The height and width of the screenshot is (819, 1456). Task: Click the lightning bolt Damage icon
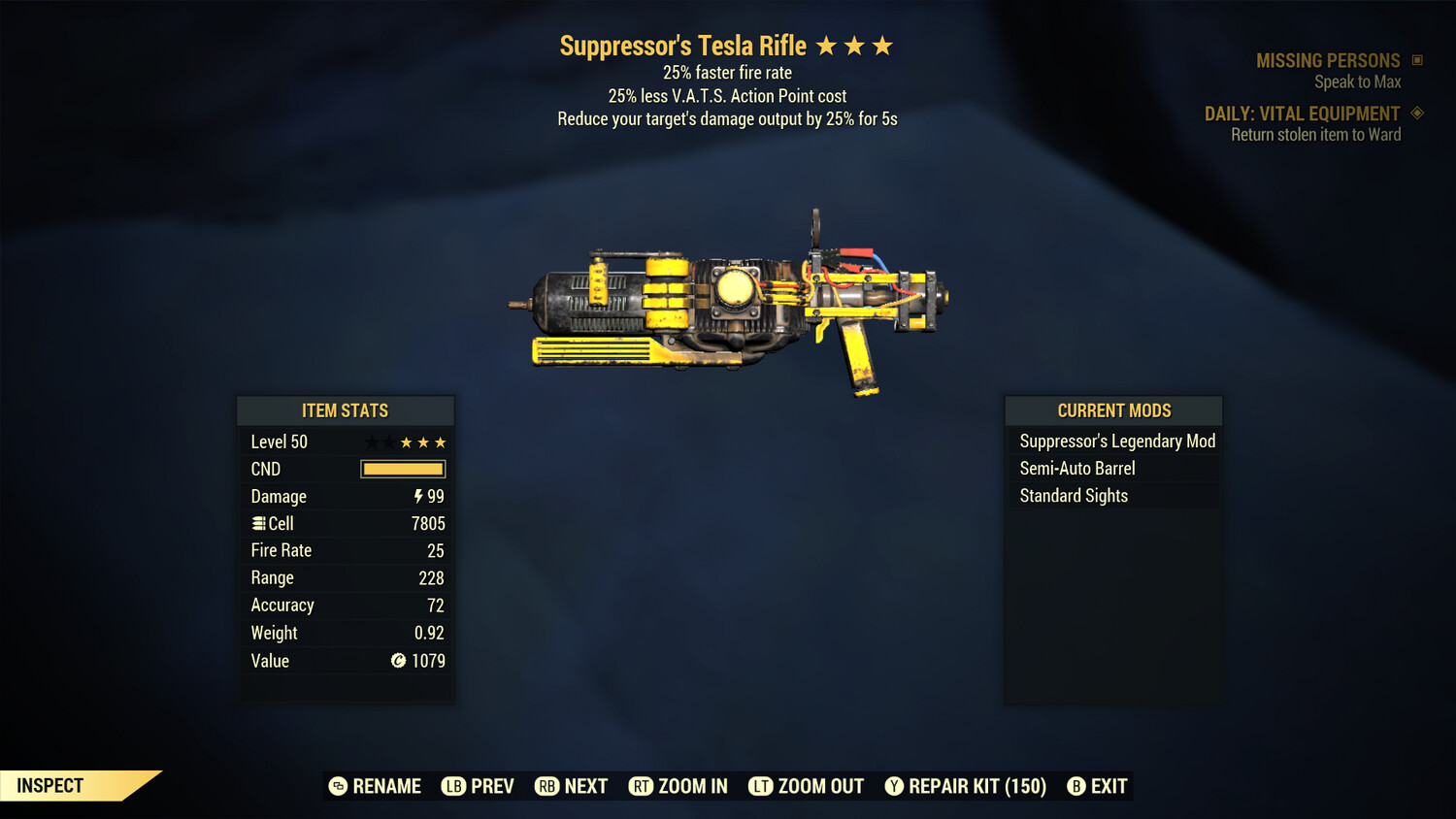click(x=417, y=496)
